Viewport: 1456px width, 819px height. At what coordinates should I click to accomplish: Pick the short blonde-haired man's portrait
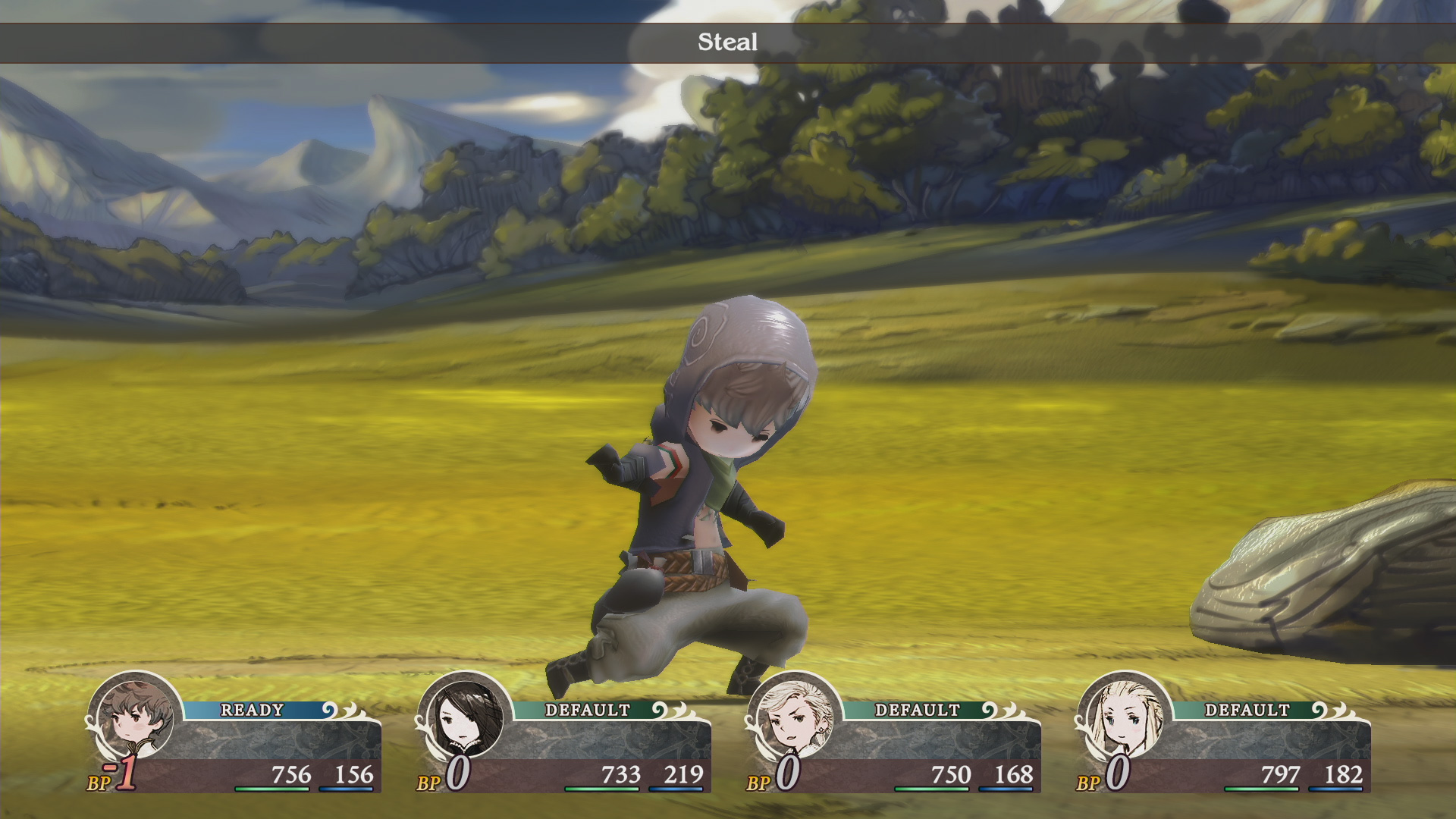795,717
